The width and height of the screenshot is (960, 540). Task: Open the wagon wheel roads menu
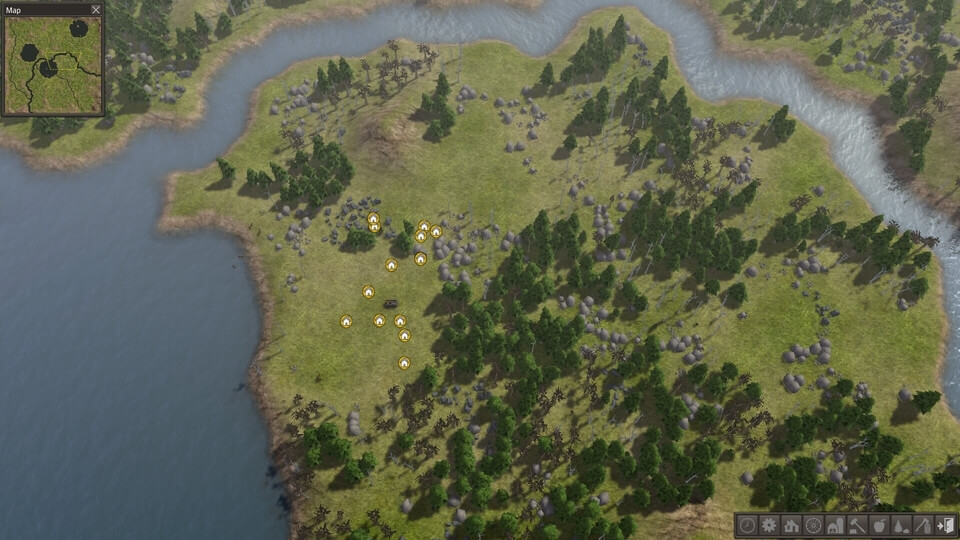coord(813,525)
